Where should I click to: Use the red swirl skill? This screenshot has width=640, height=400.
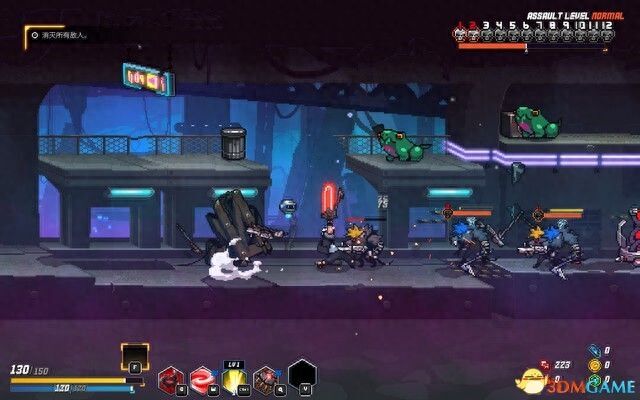(201, 377)
